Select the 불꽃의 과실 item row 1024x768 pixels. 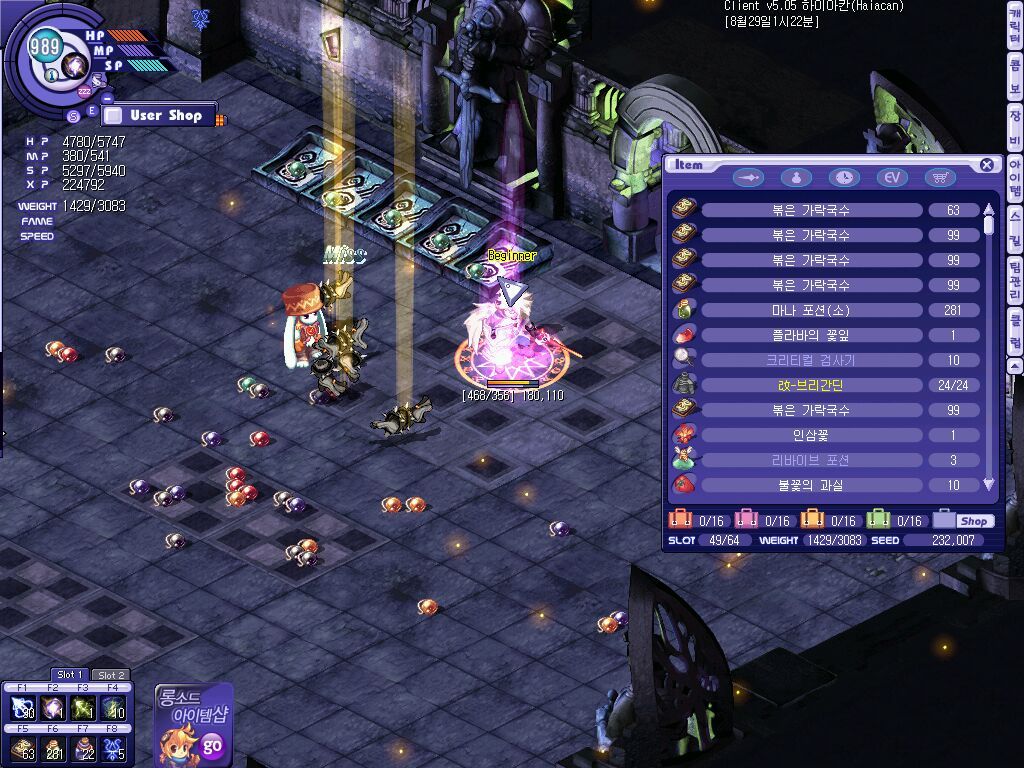pyautogui.click(x=811, y=485)
